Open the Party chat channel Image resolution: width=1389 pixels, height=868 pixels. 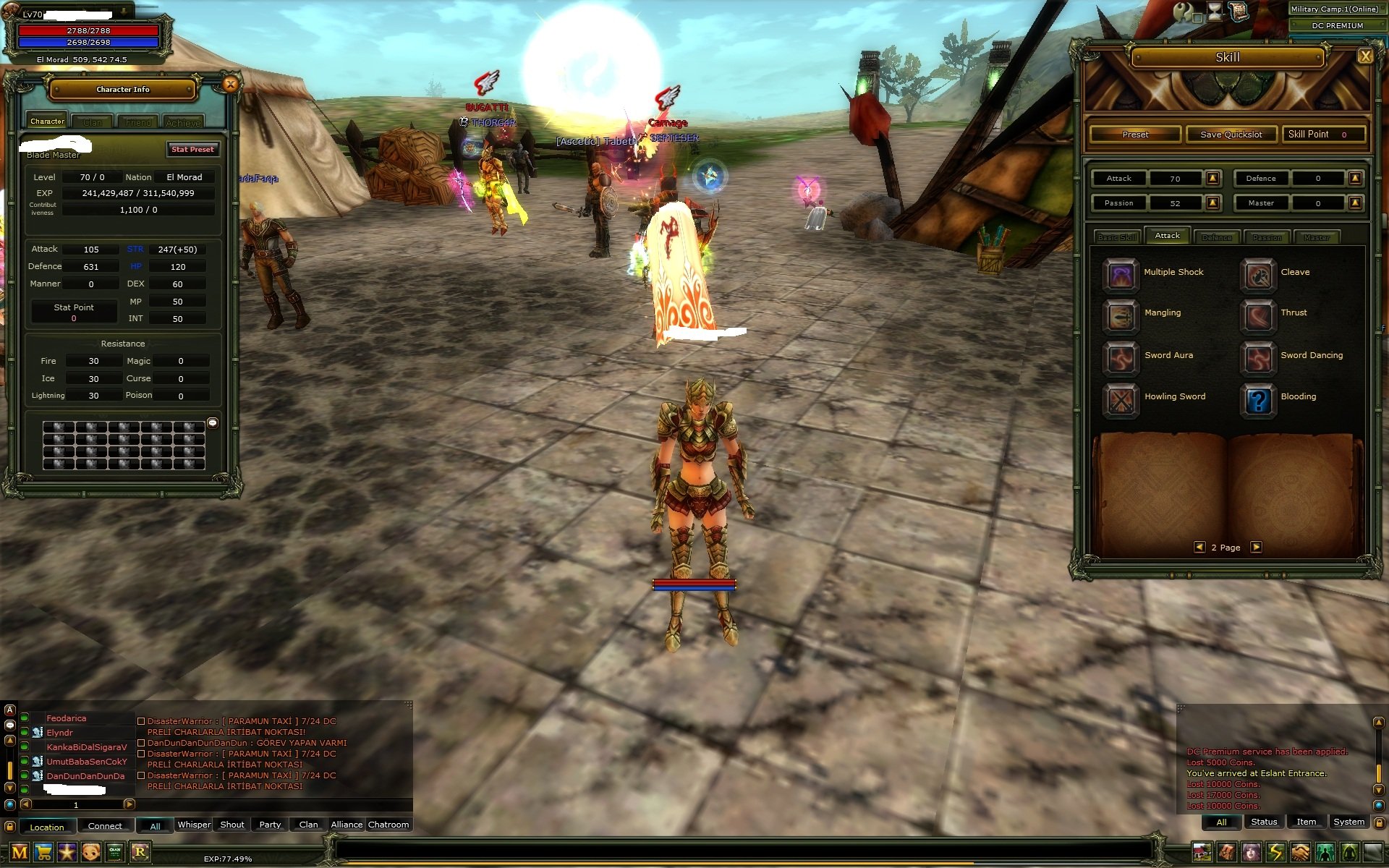[270, 825]
